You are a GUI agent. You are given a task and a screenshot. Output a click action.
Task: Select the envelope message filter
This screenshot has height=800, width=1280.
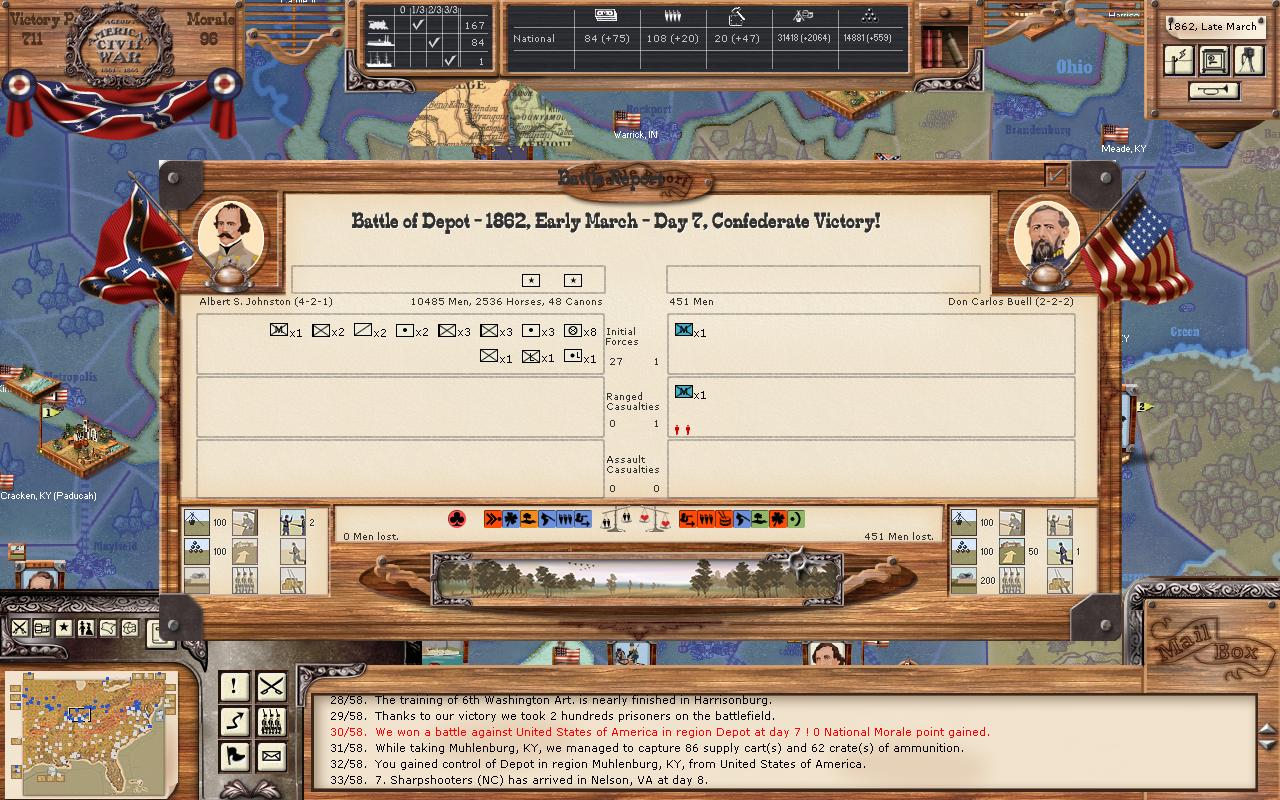[271, 756]
